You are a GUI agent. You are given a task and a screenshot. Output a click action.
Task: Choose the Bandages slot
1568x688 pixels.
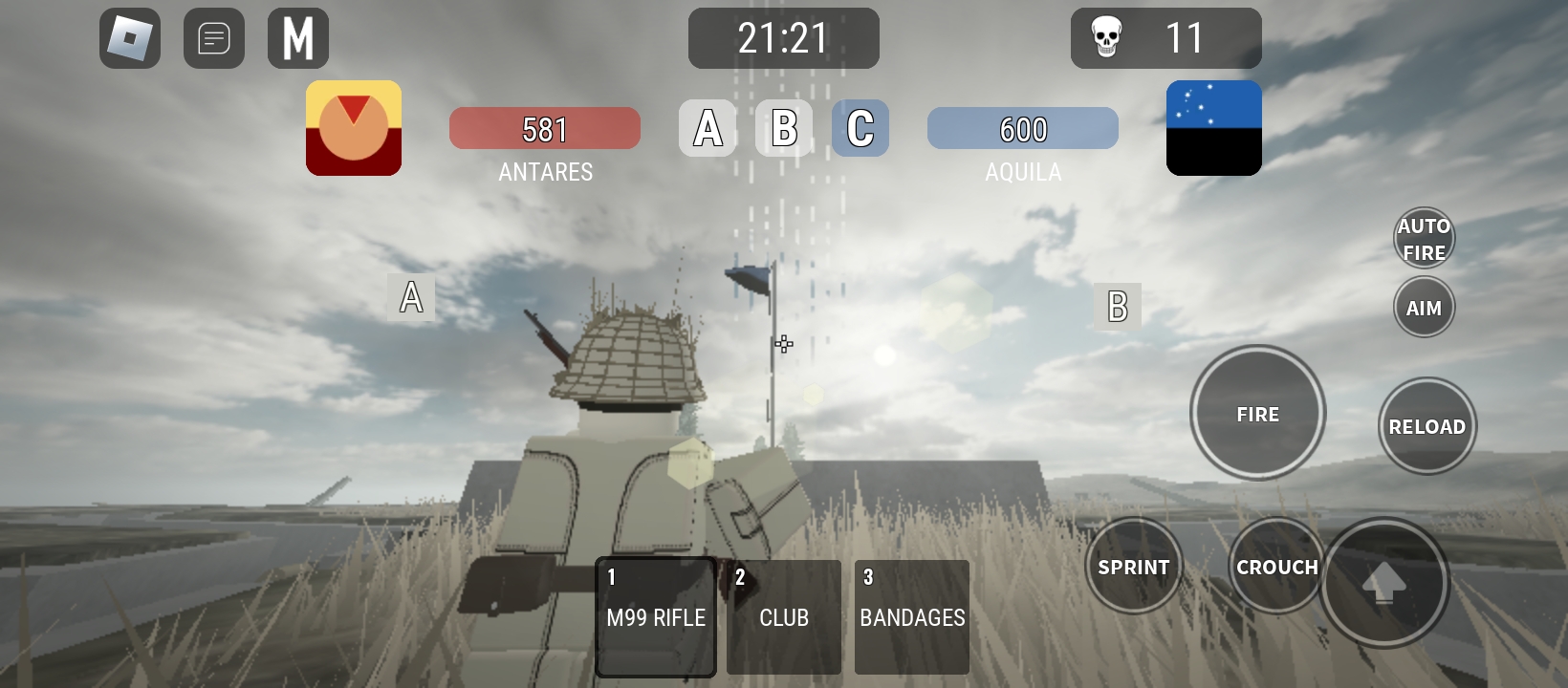coord(912,616)
